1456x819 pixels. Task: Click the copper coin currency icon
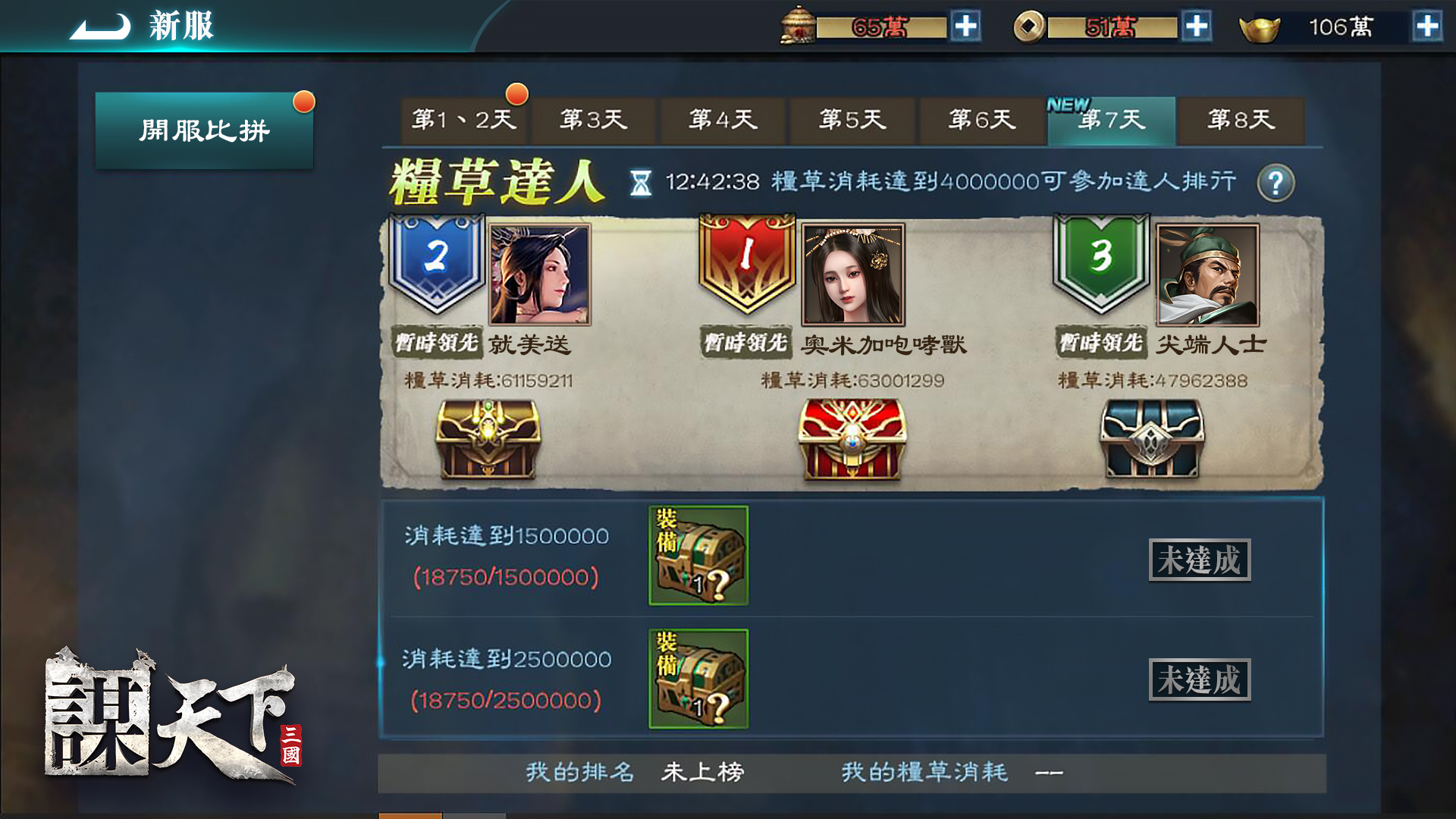1028,27
